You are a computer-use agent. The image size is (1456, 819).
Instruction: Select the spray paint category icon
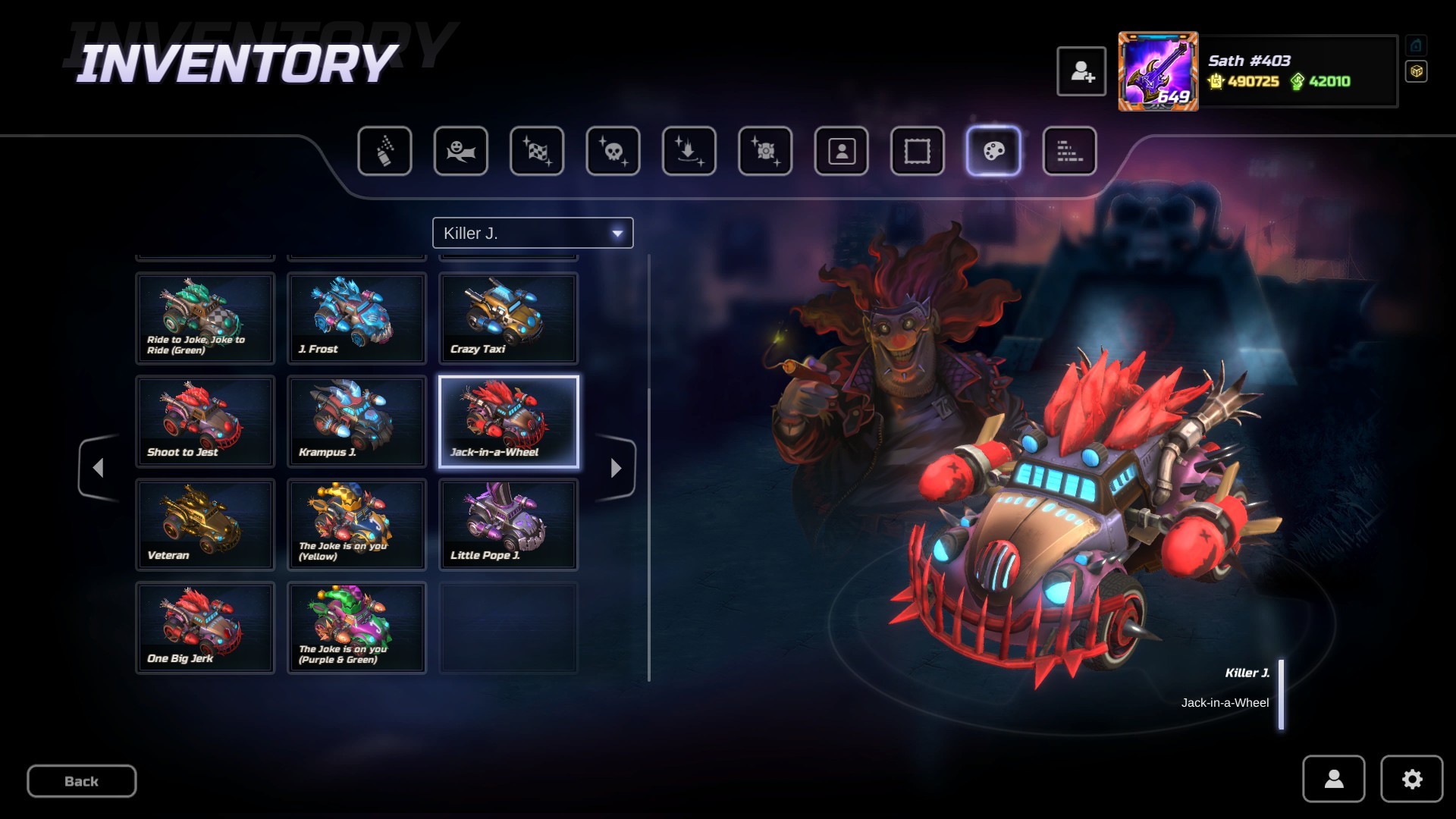coord(385,151)
